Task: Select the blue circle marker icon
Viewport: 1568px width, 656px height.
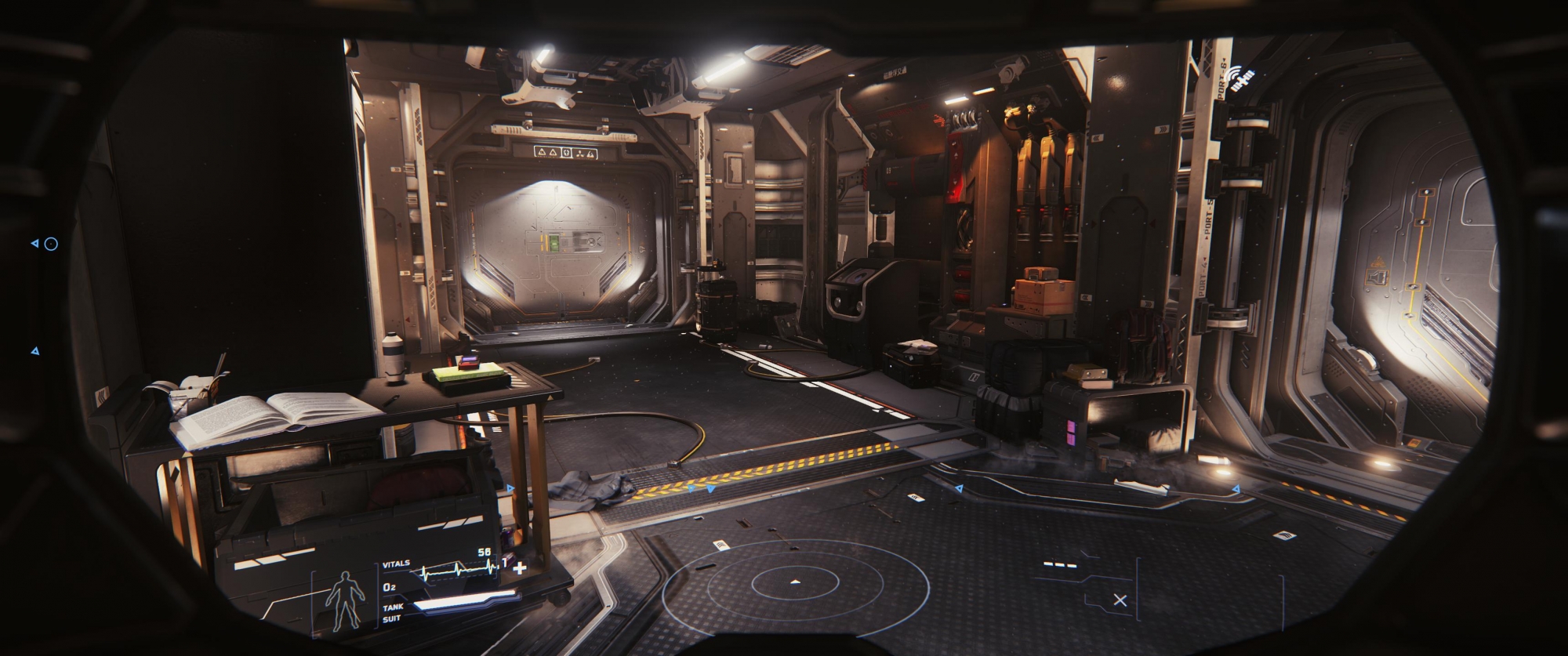Action: pyautogui.click(x=51, y=244)
